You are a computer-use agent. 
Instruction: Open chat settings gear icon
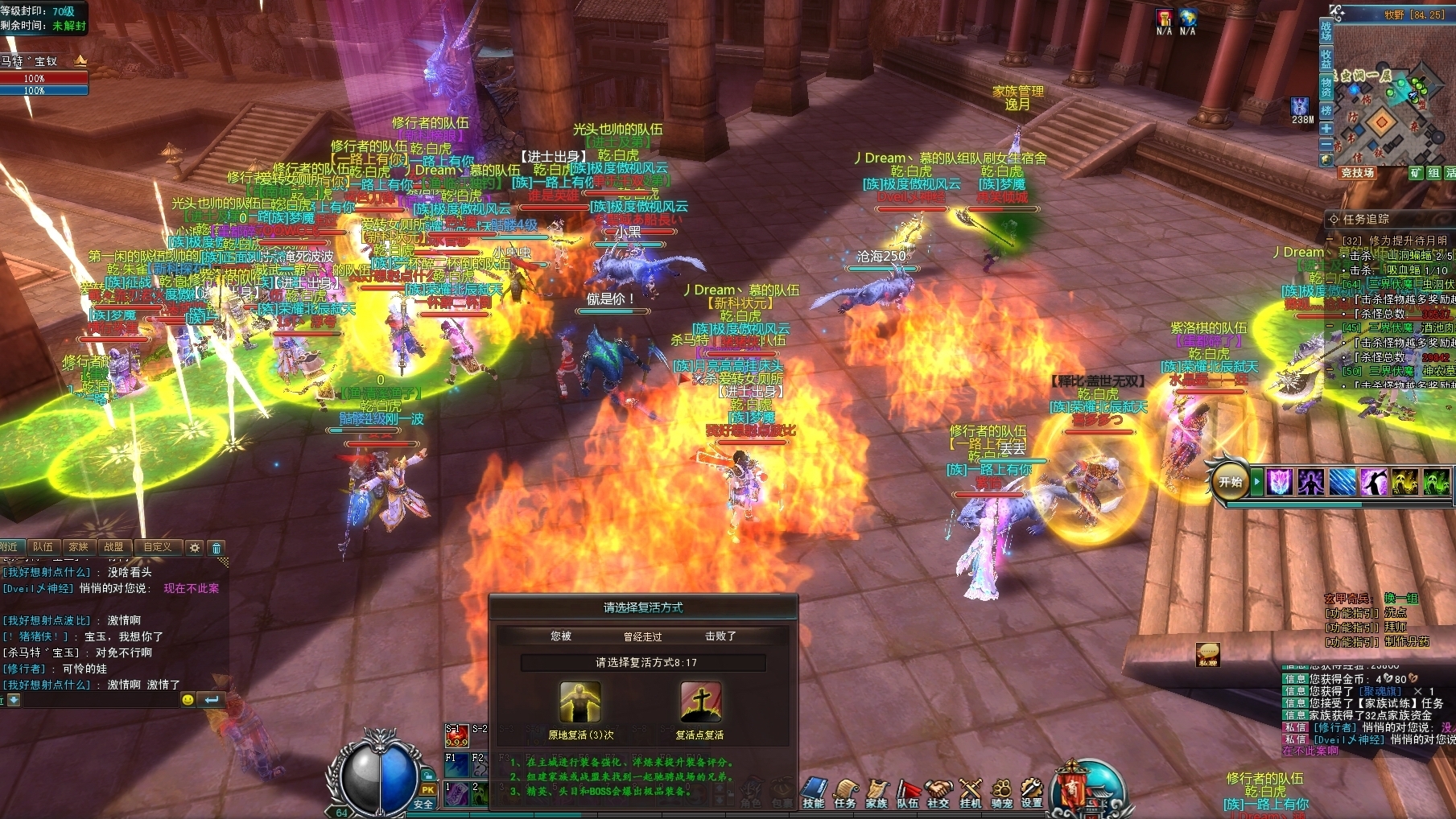click(x=195, y=548)
